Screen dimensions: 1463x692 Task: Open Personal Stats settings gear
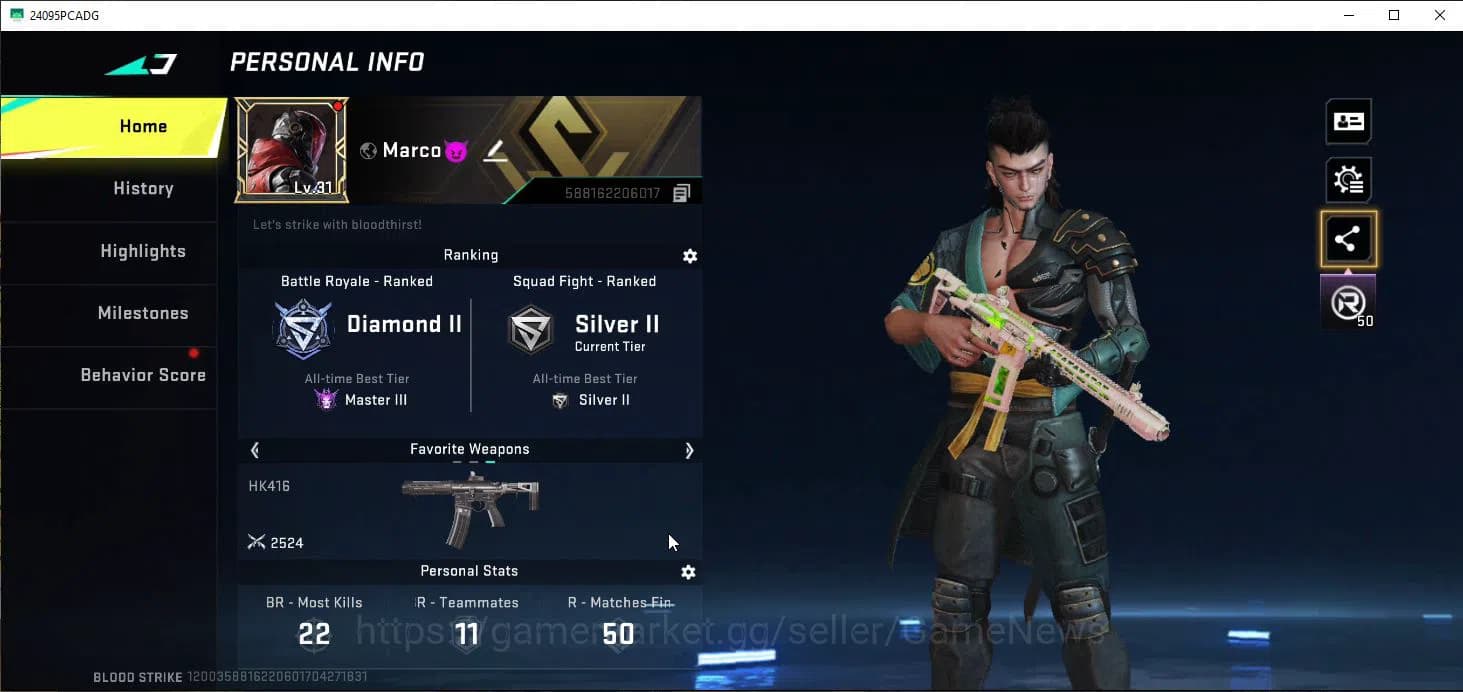click(x=688, y=572)
